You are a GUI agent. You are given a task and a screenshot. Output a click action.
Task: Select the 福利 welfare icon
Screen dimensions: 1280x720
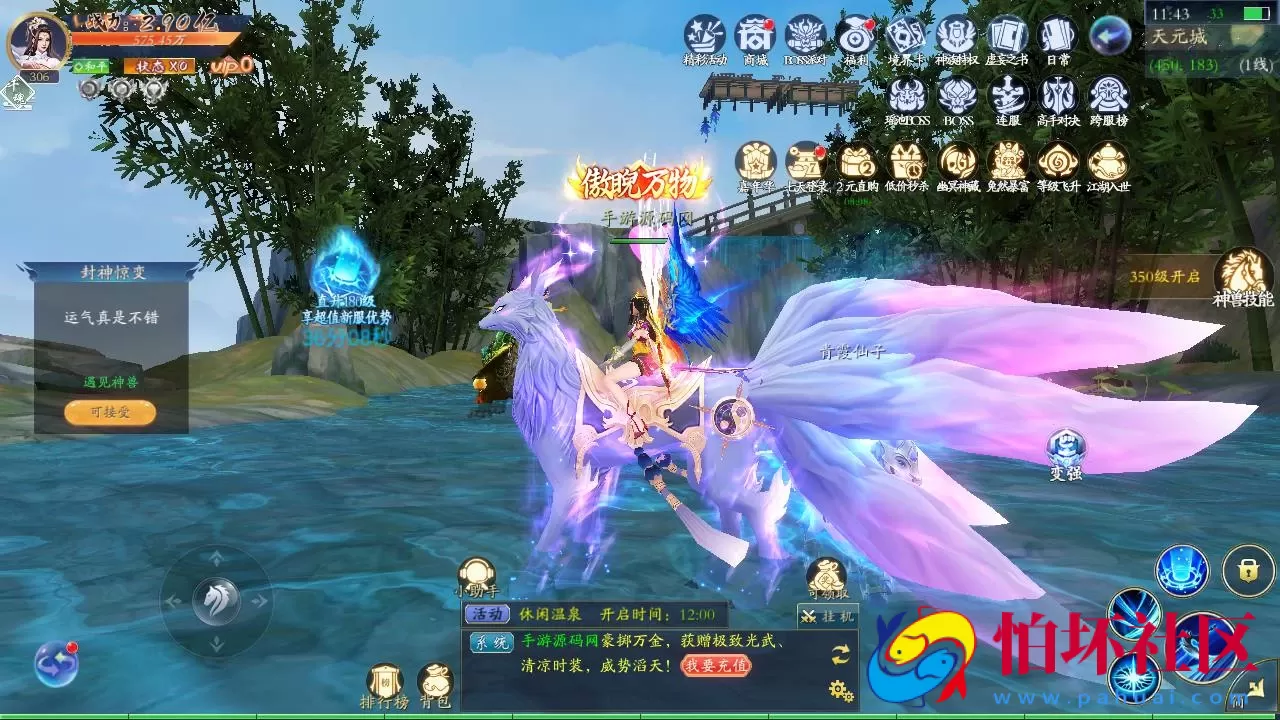(x=857, y=38)
